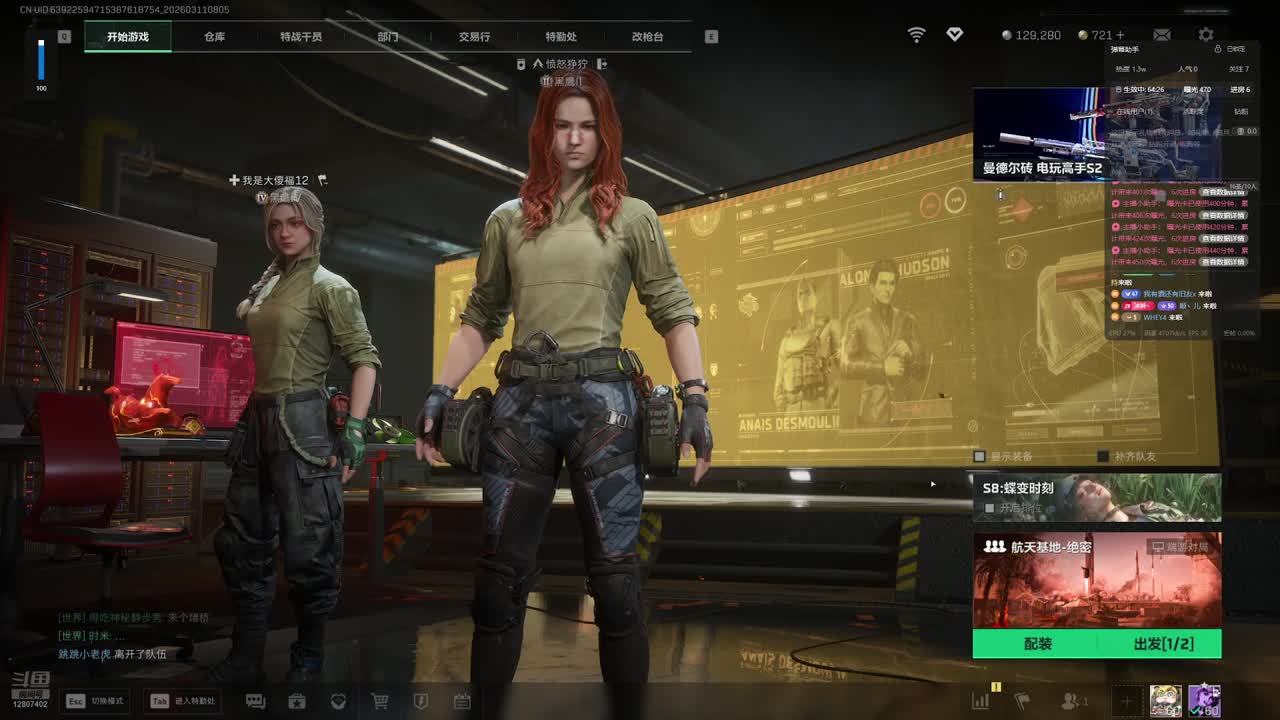Image resolution: width=1280 pixels, height=720 pixels.
Task: Toggle the 显示装备 show equipment checkbox
Action: [980, 457]
